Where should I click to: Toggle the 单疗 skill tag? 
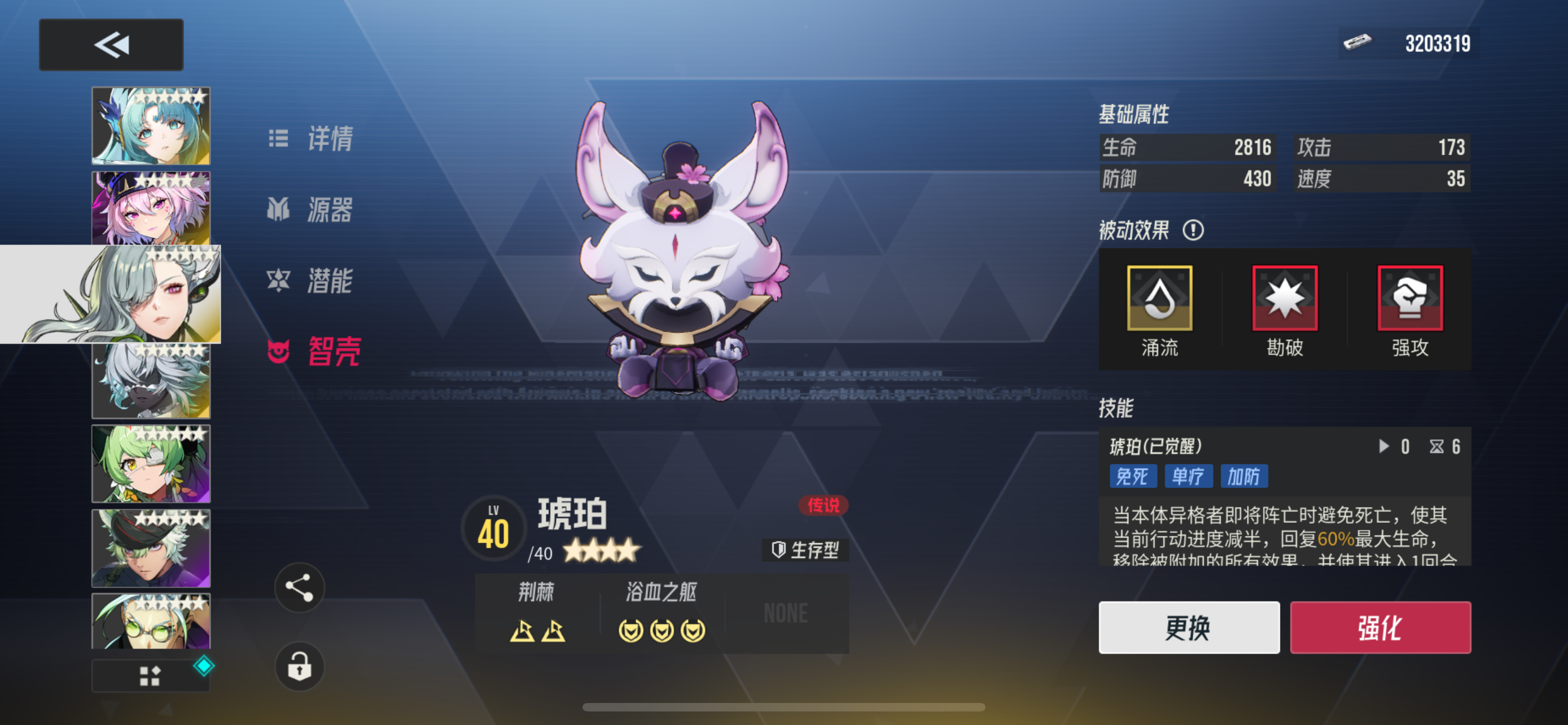1188,477
